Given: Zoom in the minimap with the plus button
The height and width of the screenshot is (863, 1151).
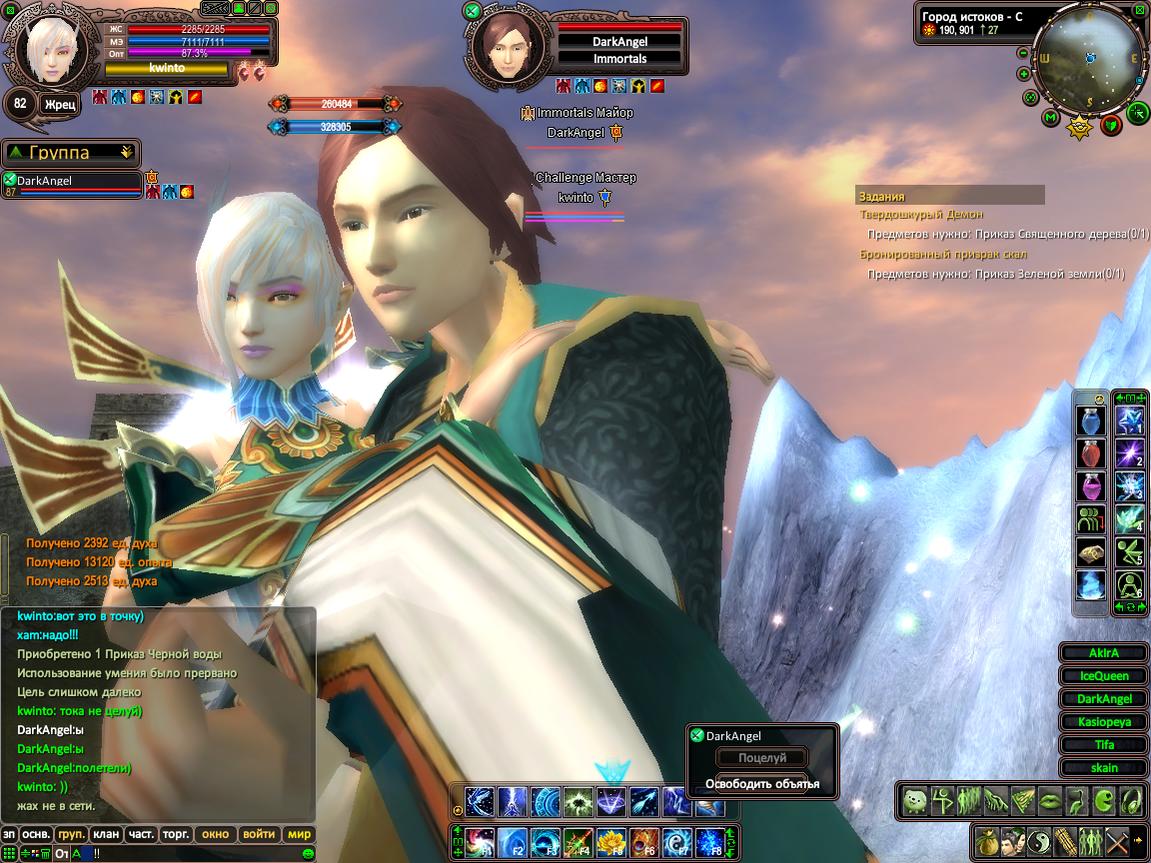Looking at the screenshot, I should point(1024,74).
